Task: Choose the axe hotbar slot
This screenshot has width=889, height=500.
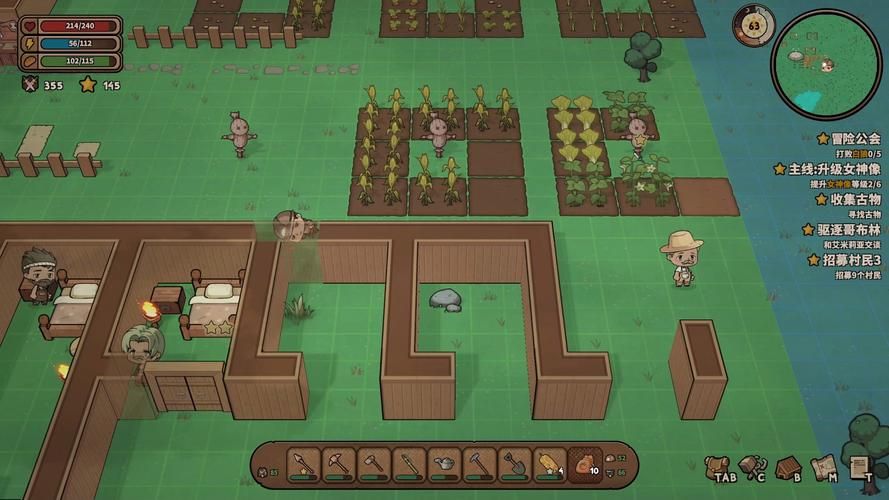Action: tap(373, 465)
